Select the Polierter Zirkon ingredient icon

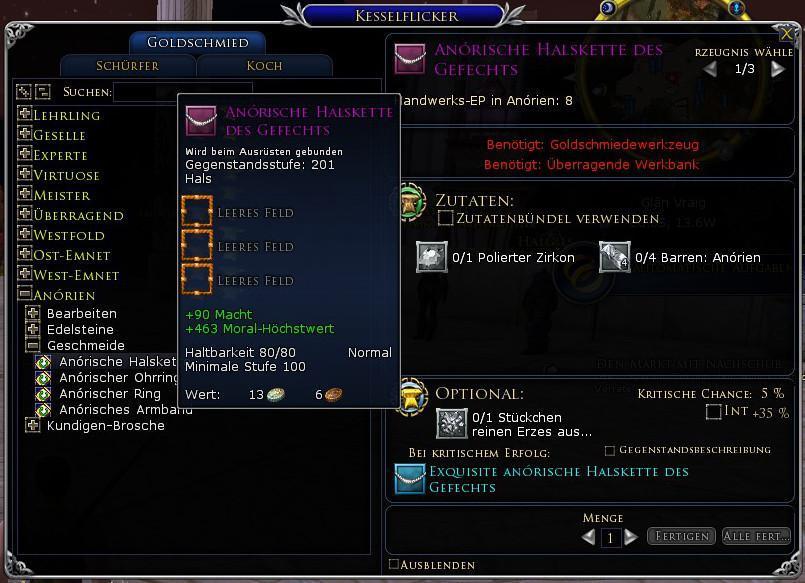[431, 257]
